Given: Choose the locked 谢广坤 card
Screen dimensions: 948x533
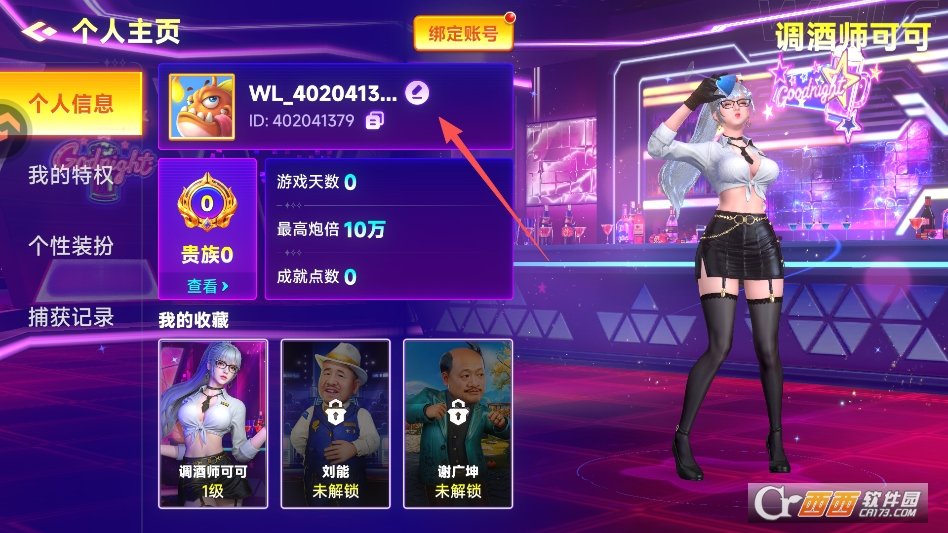Looking at the screenshot, I should [x=458, y=422].
